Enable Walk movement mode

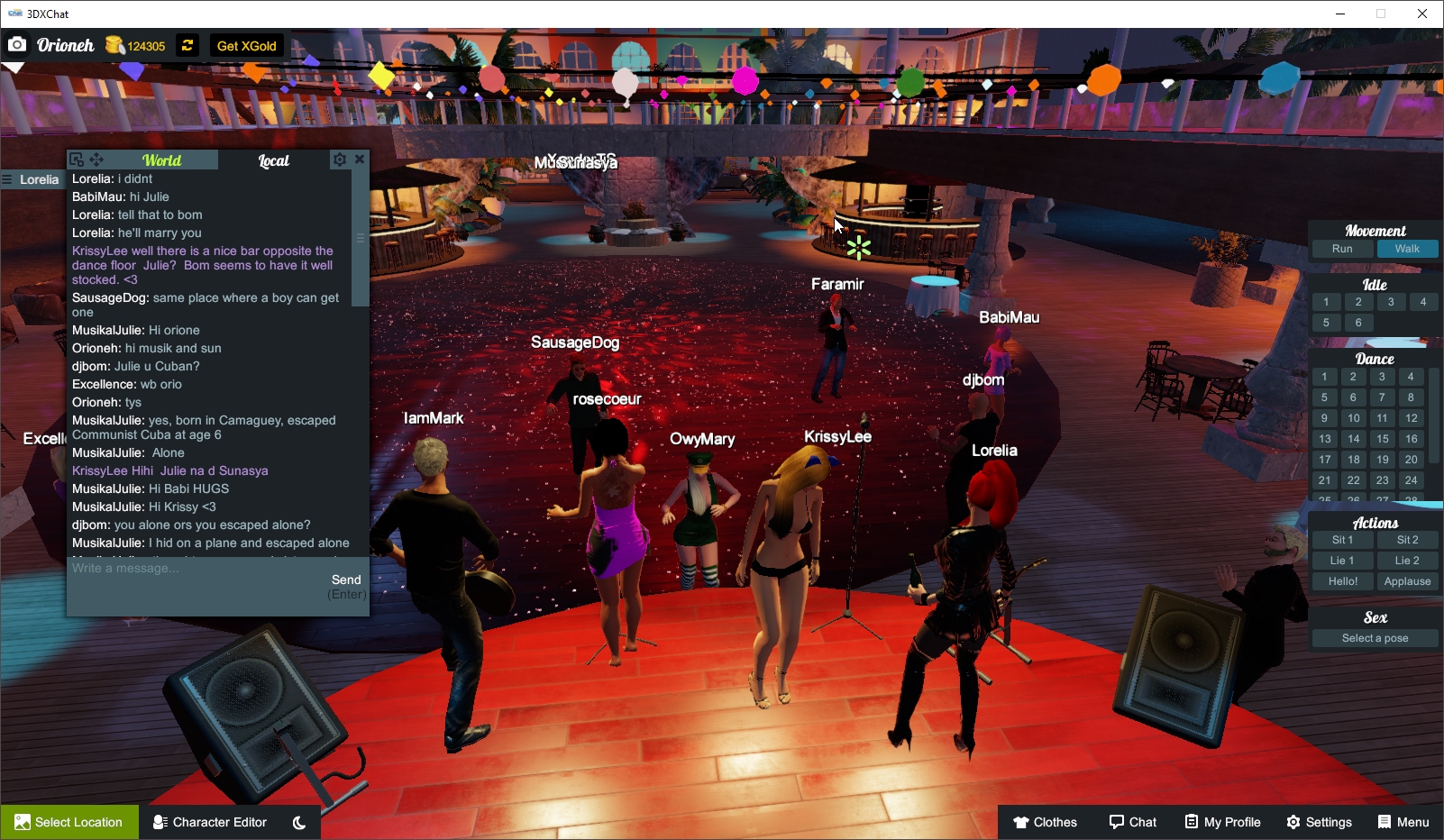pyautogui.click(x=1407, y=249)
